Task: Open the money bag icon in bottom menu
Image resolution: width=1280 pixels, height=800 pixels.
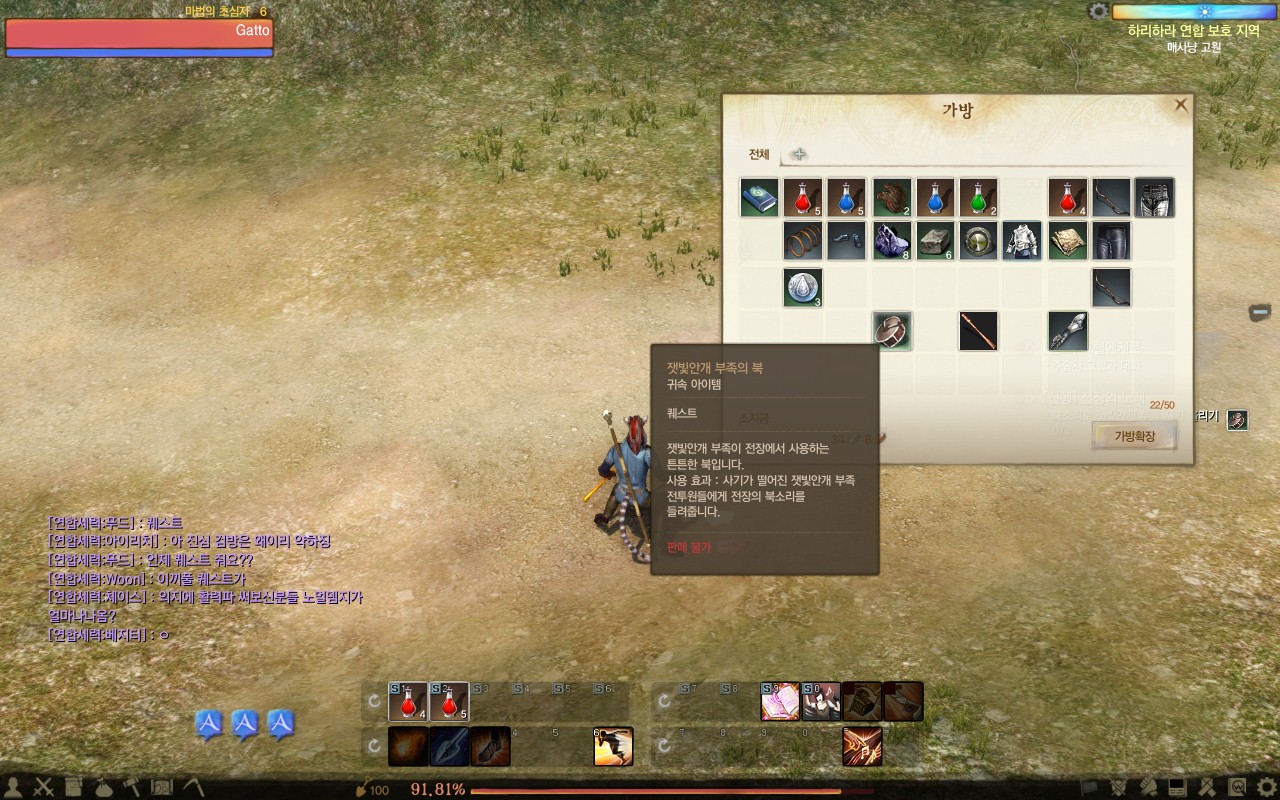Action: coord(103,787)
